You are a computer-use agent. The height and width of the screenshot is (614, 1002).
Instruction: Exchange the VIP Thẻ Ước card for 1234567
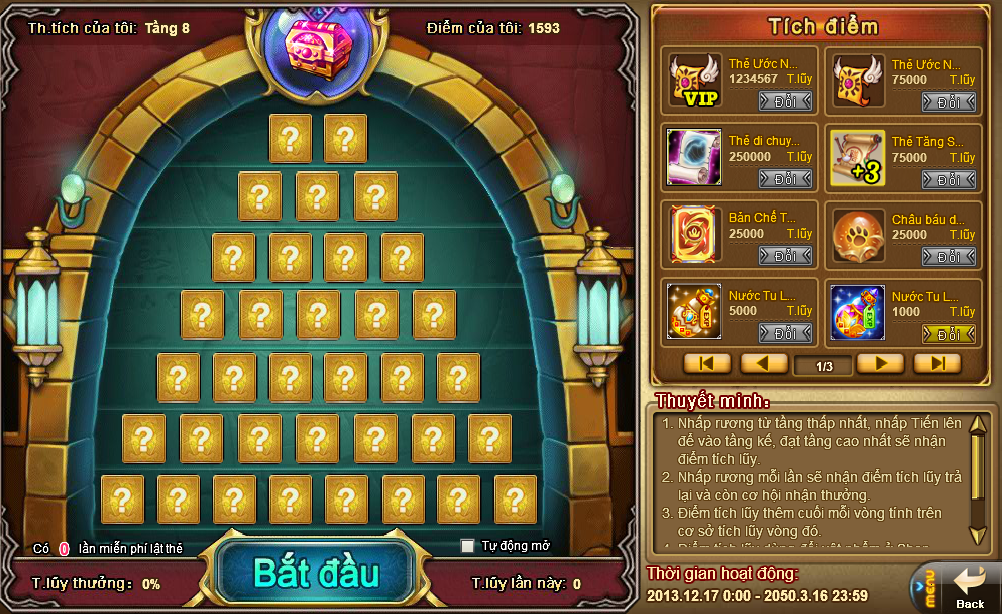[785, 102]
